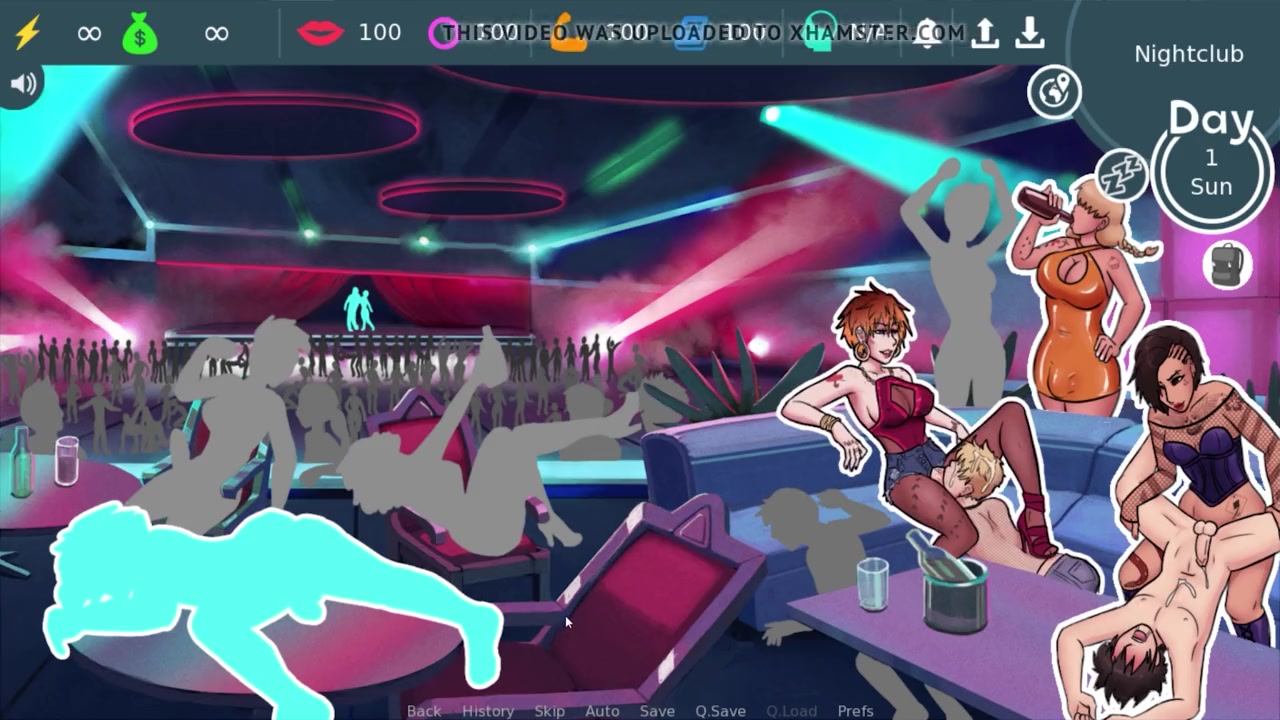Enable Auto advance

coord(602,710)
